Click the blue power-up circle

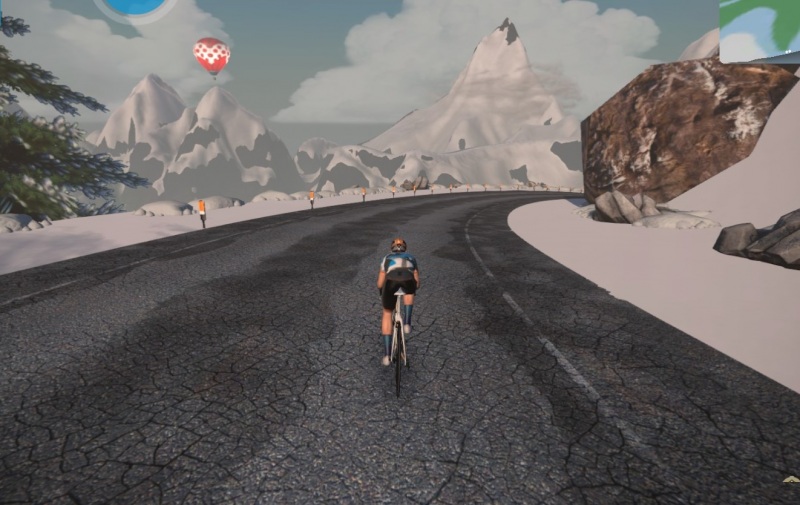(135, 7)
